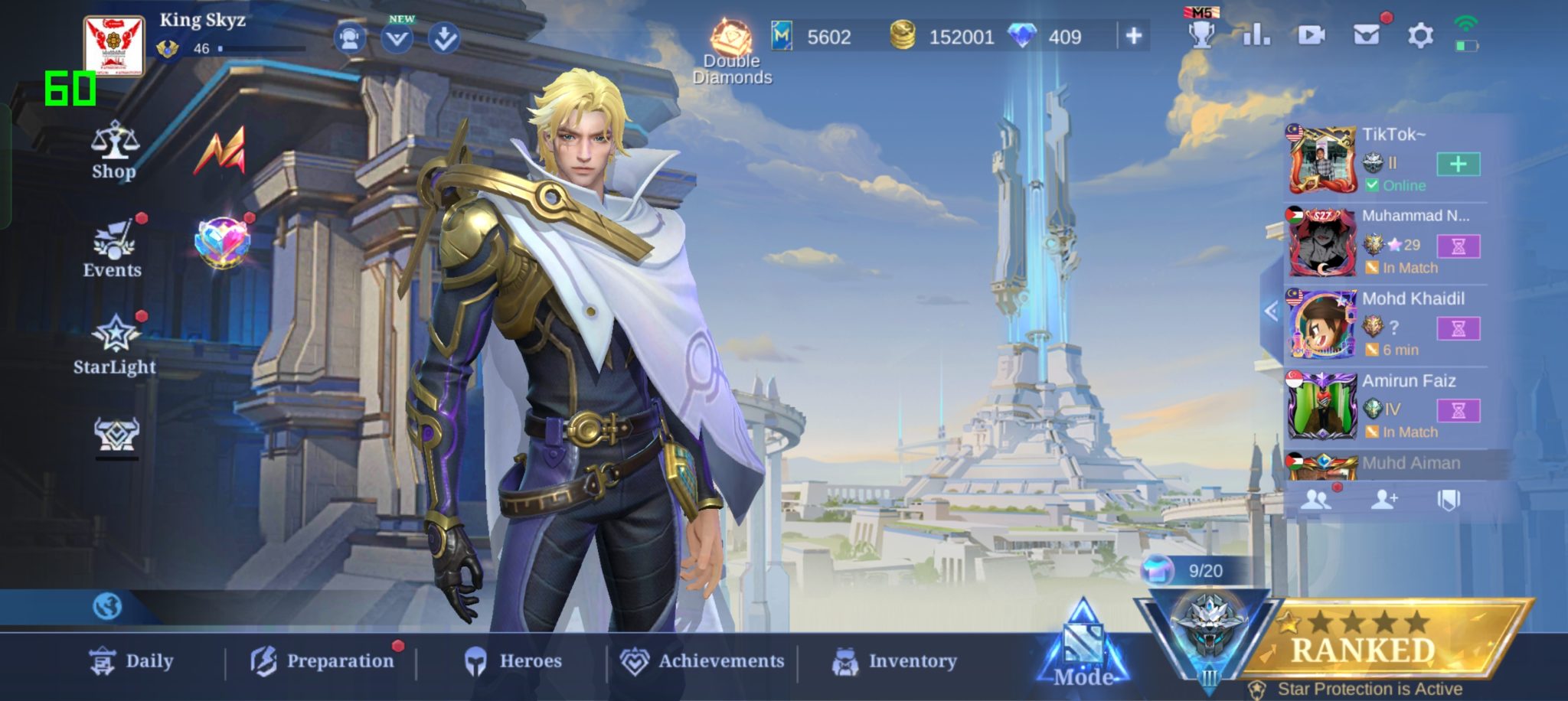Viewport: 1568px width, 701px height.
Task: Open the Events menu
Action: 113,249
